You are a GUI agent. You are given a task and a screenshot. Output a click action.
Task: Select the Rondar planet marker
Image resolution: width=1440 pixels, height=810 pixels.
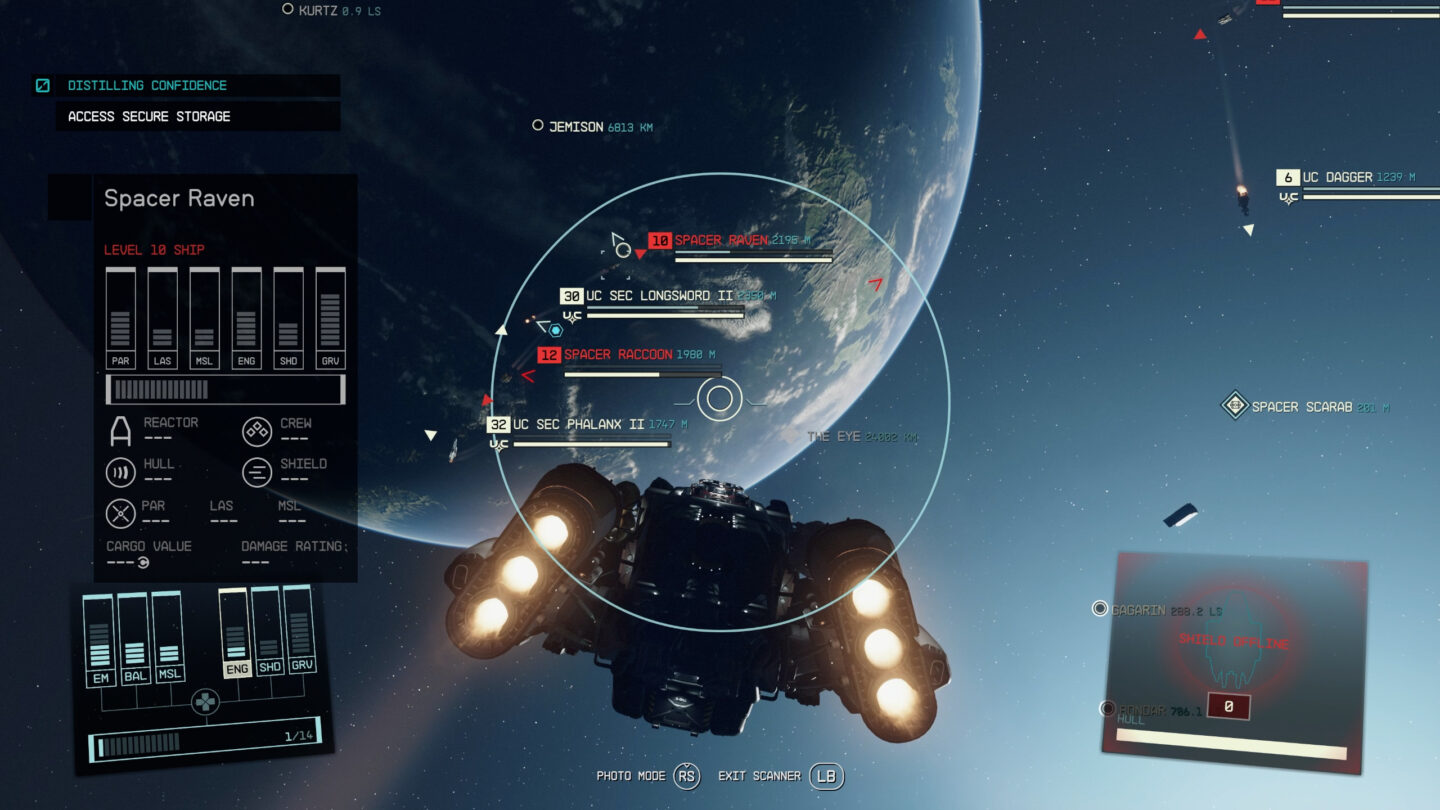tap(1107, 709)
